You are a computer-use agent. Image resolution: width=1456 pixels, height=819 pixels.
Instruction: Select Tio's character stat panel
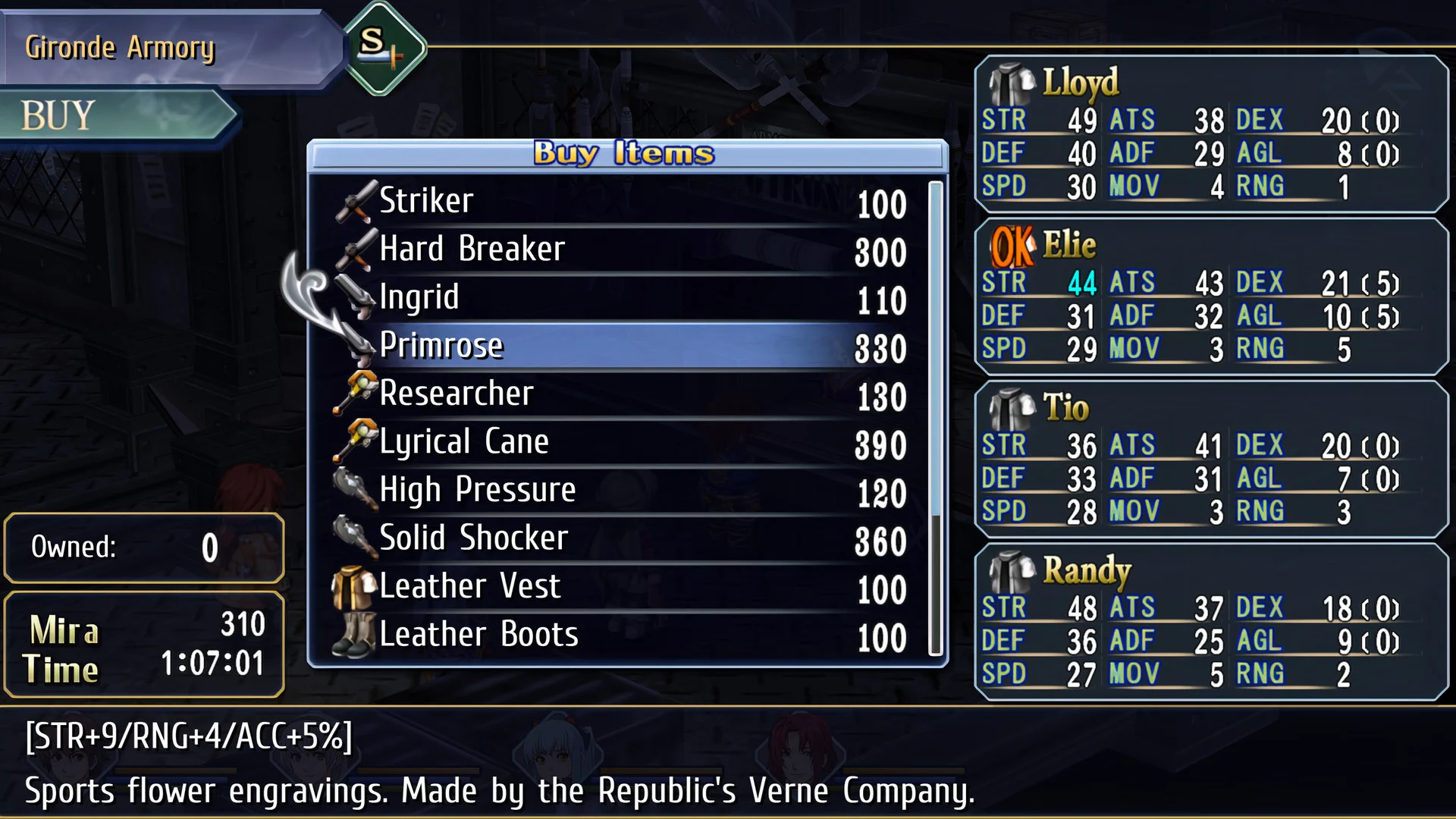pyautogui.click(x=1211, y=460)
